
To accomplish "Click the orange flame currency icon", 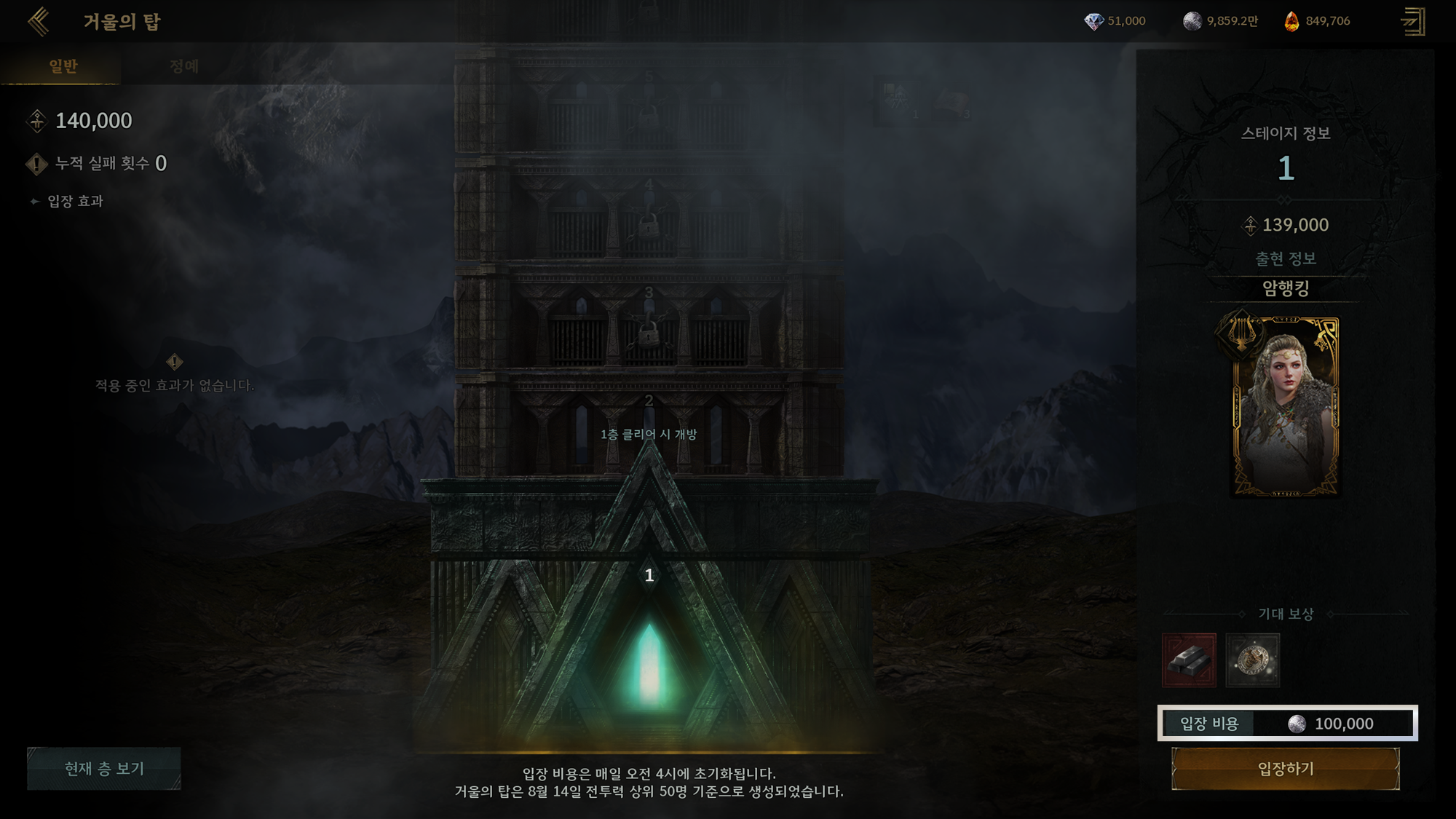I will 1291,21.
